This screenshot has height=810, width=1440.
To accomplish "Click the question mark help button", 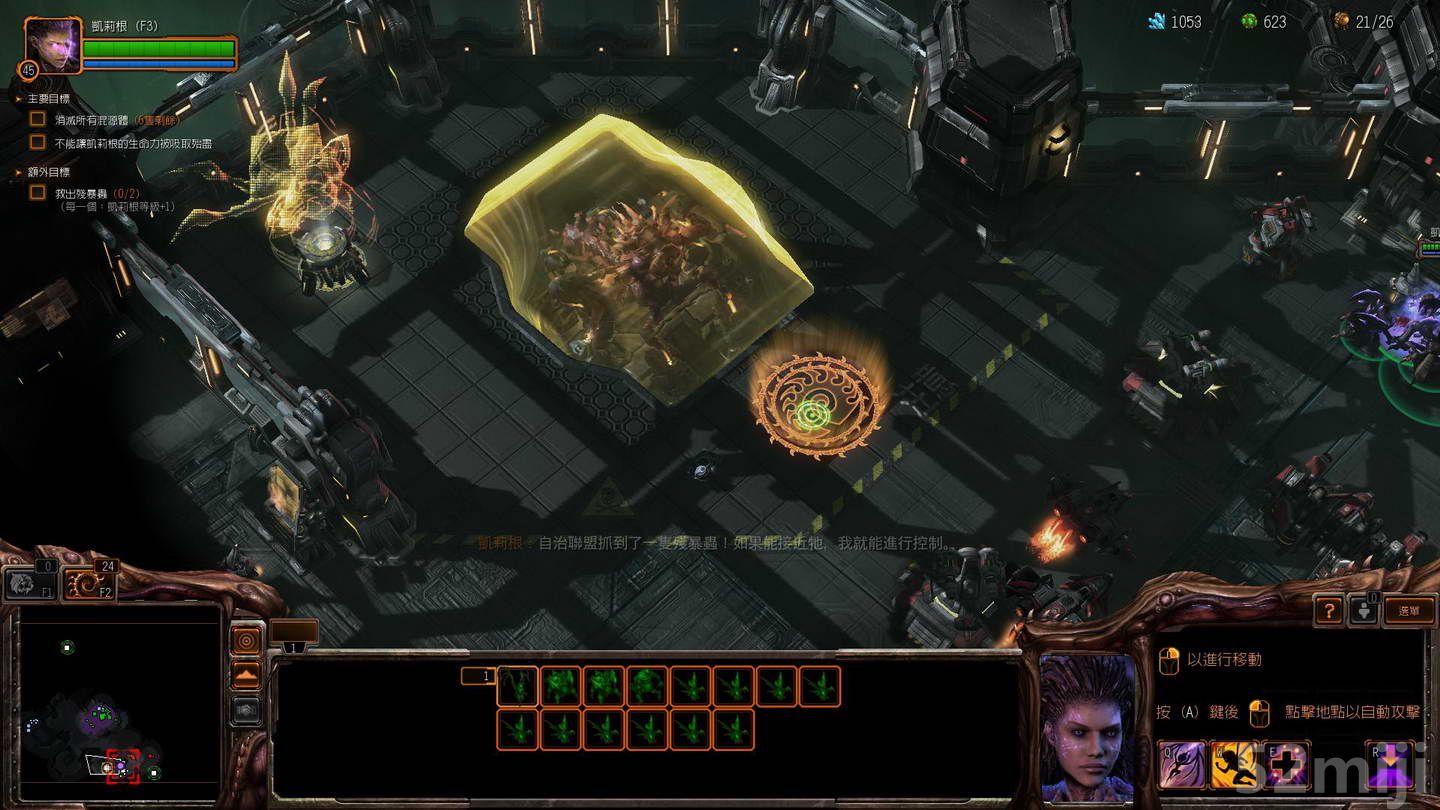I will pyautogui.click(x=1330, y=610).
